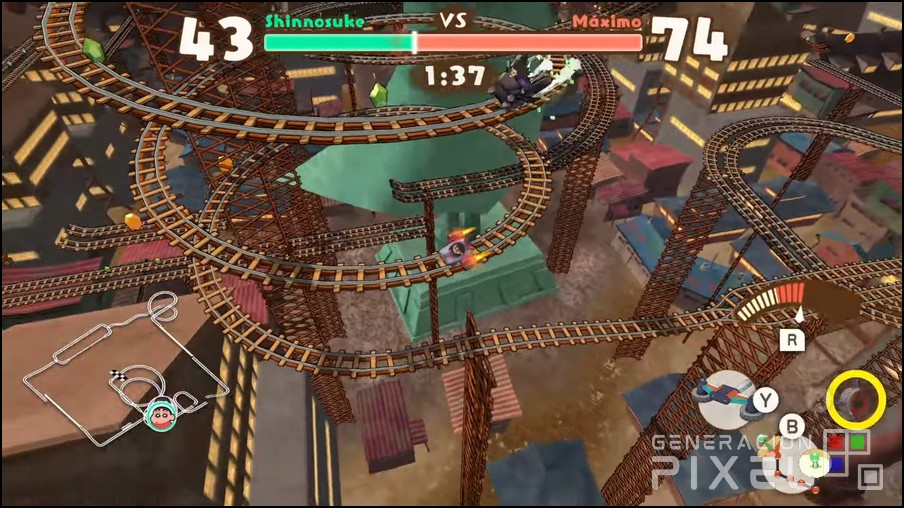Click the checkered finish flag on the minimap
Image resolution: width=904 pixels, height=508 pixels.
click(116, 375)
